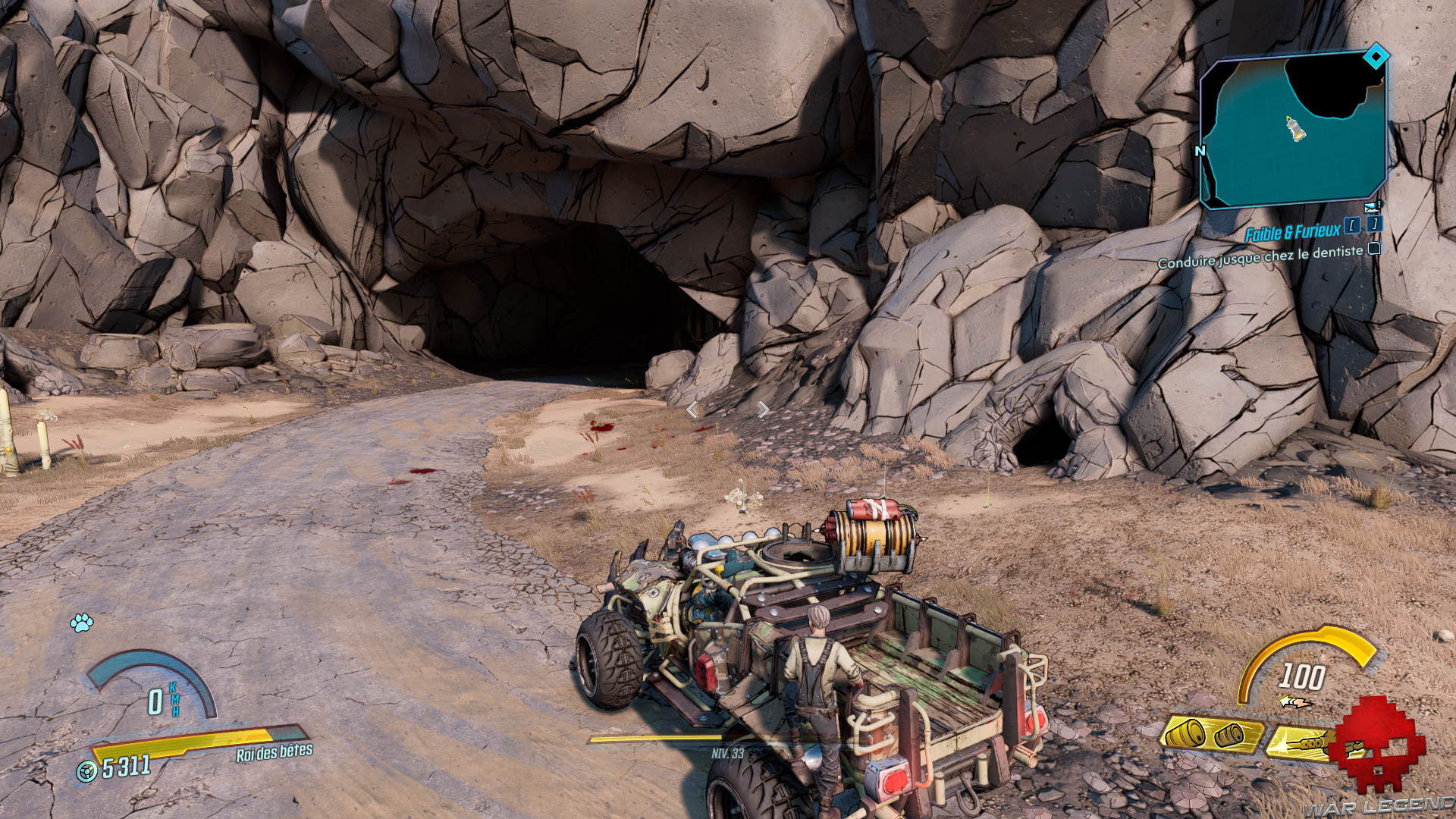Click the left chevron arrow near the cave entrance
This screenshot has height=819, width=1456.
pos(692,410)
